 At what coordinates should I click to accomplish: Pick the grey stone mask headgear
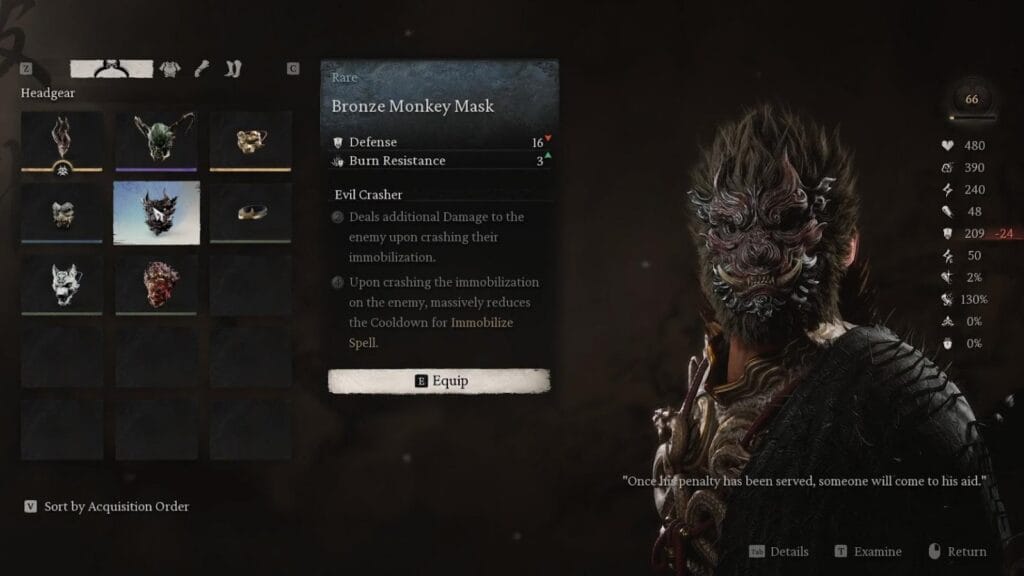pos(62,211)
